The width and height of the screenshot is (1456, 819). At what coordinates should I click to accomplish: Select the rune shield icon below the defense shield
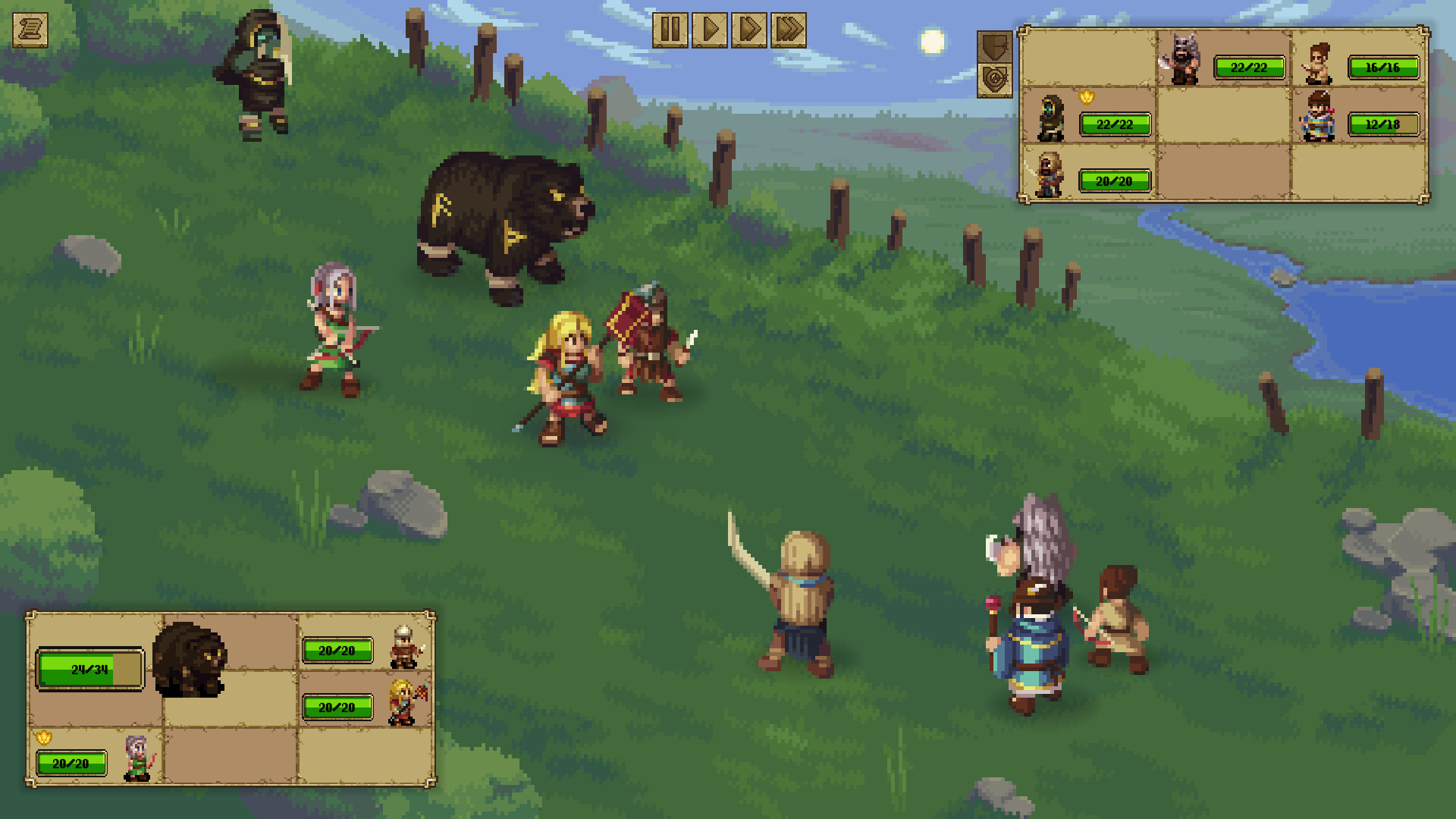995,78
